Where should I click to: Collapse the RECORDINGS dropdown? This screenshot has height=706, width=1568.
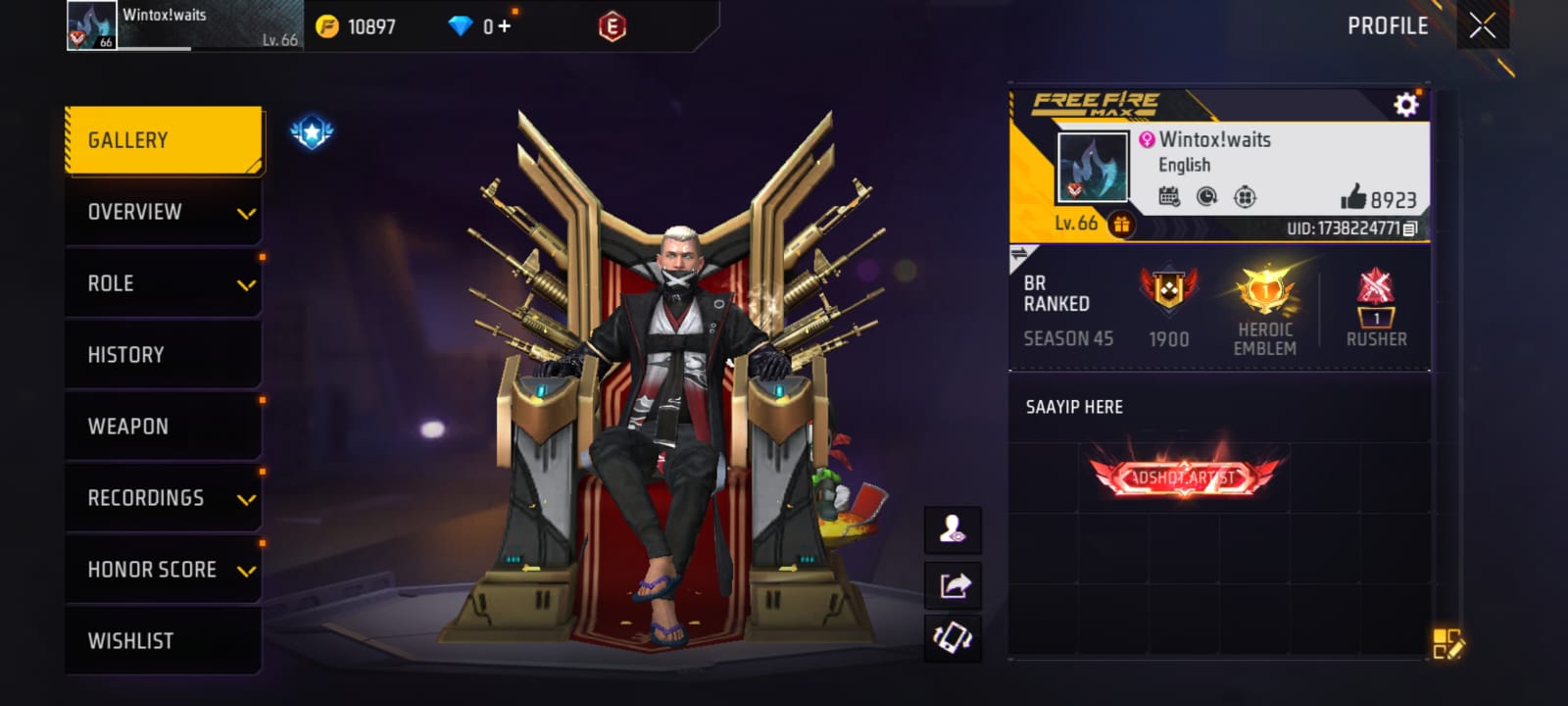(x=163, y=497)
